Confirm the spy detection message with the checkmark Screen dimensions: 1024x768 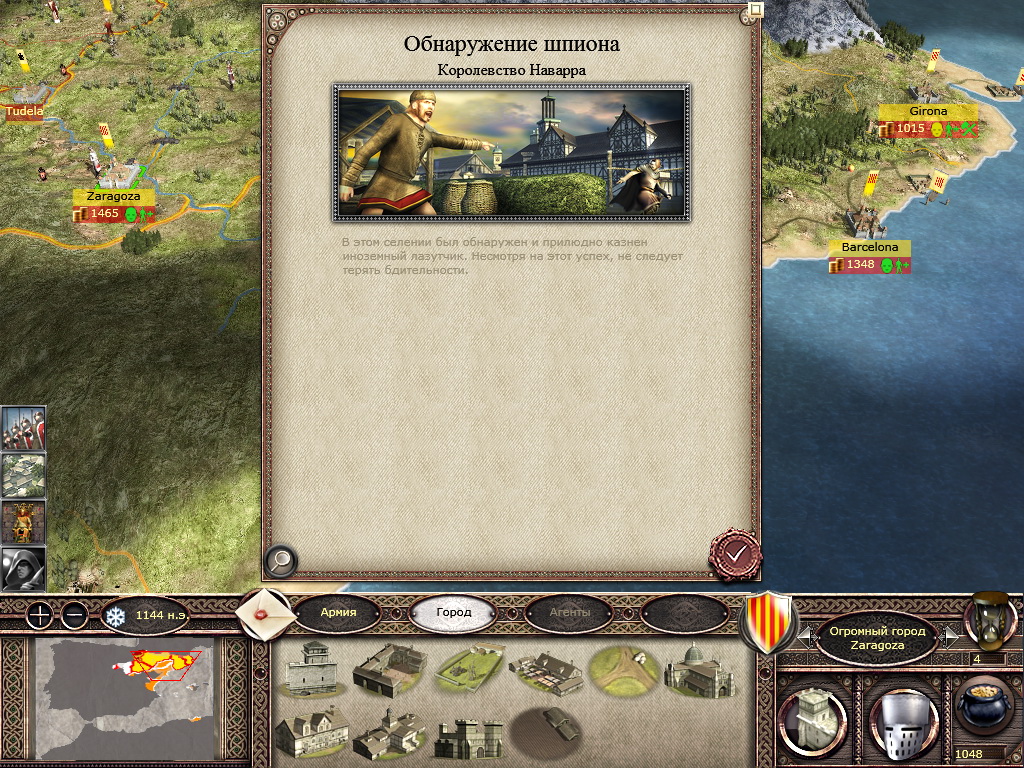point(735,553)
